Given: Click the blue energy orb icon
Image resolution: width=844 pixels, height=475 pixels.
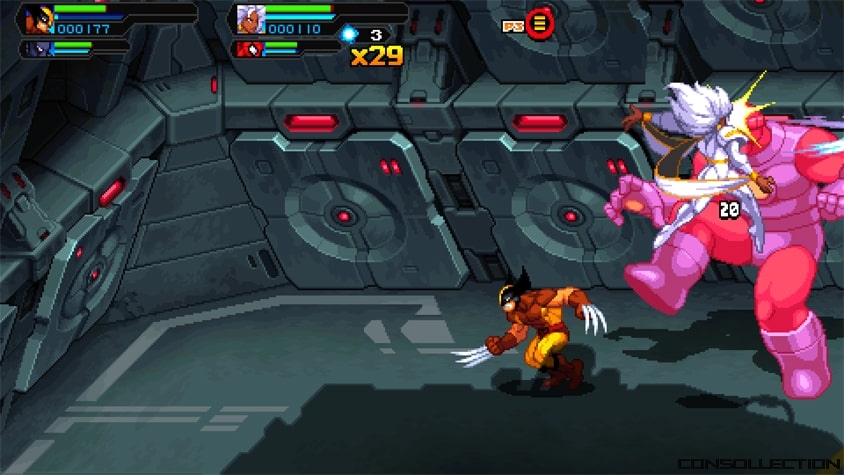Looking at the screenshot, I should click(x=349, y=34).
